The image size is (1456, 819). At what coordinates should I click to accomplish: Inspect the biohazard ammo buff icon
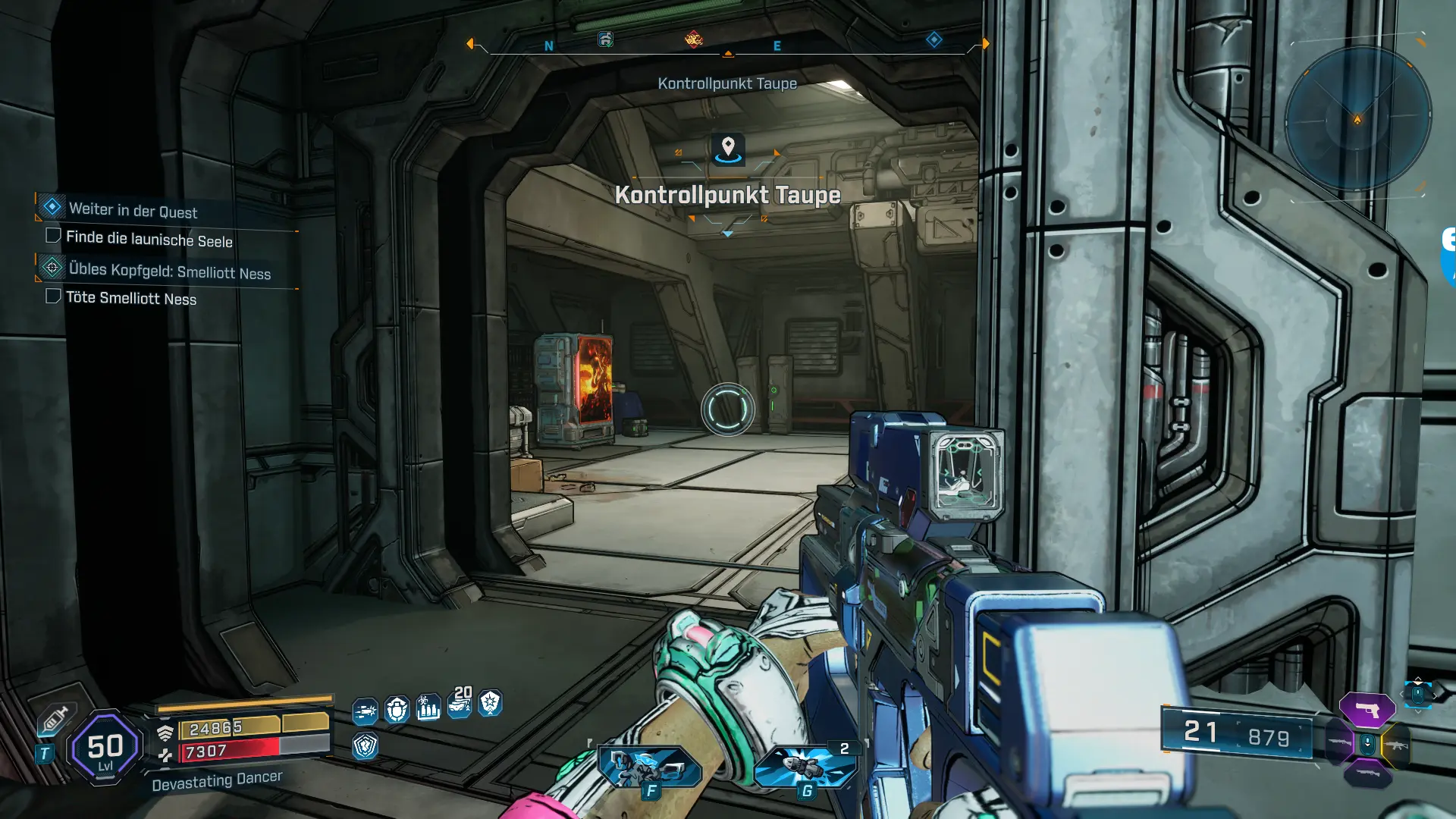coord(428,708)
